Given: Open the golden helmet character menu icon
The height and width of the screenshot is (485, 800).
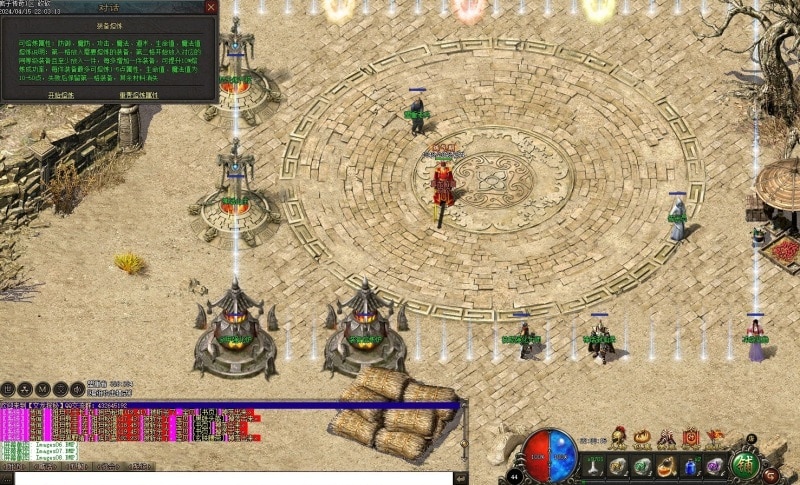Looking at the screenshot, I should (x=619, y=436).
